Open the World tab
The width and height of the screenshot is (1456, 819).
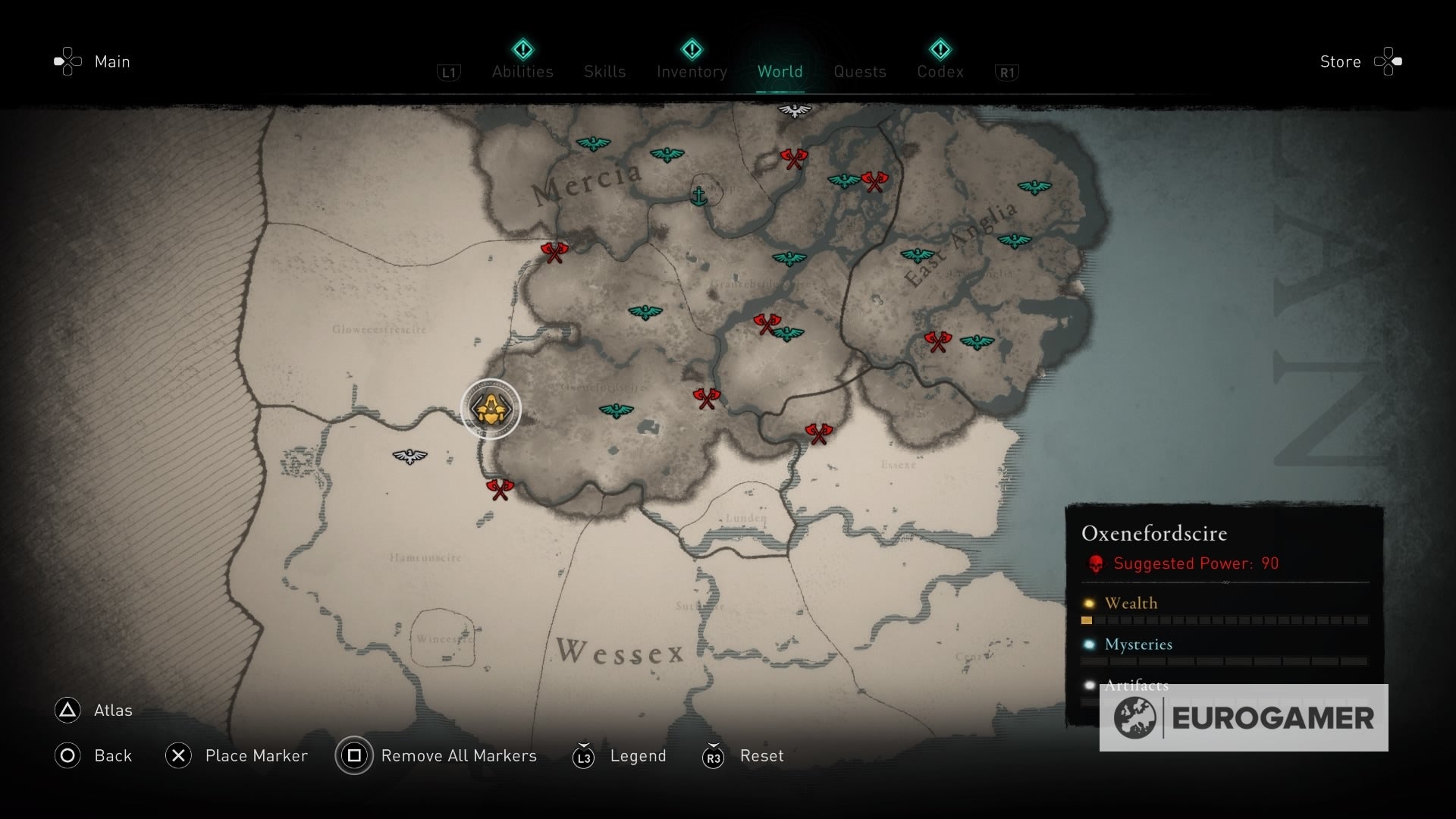[780, 71]
